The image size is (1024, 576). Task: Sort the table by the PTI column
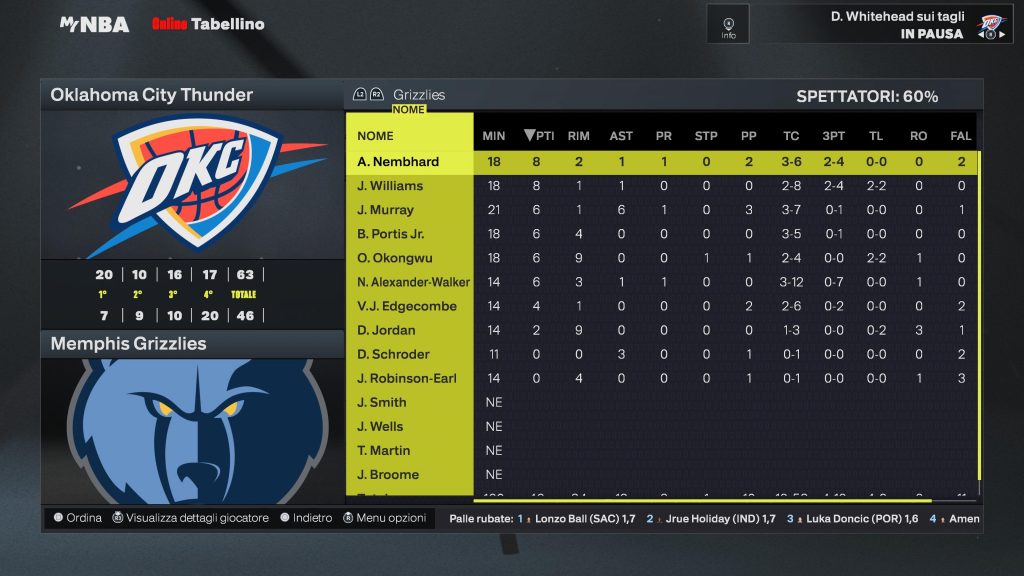coord(539,136)
